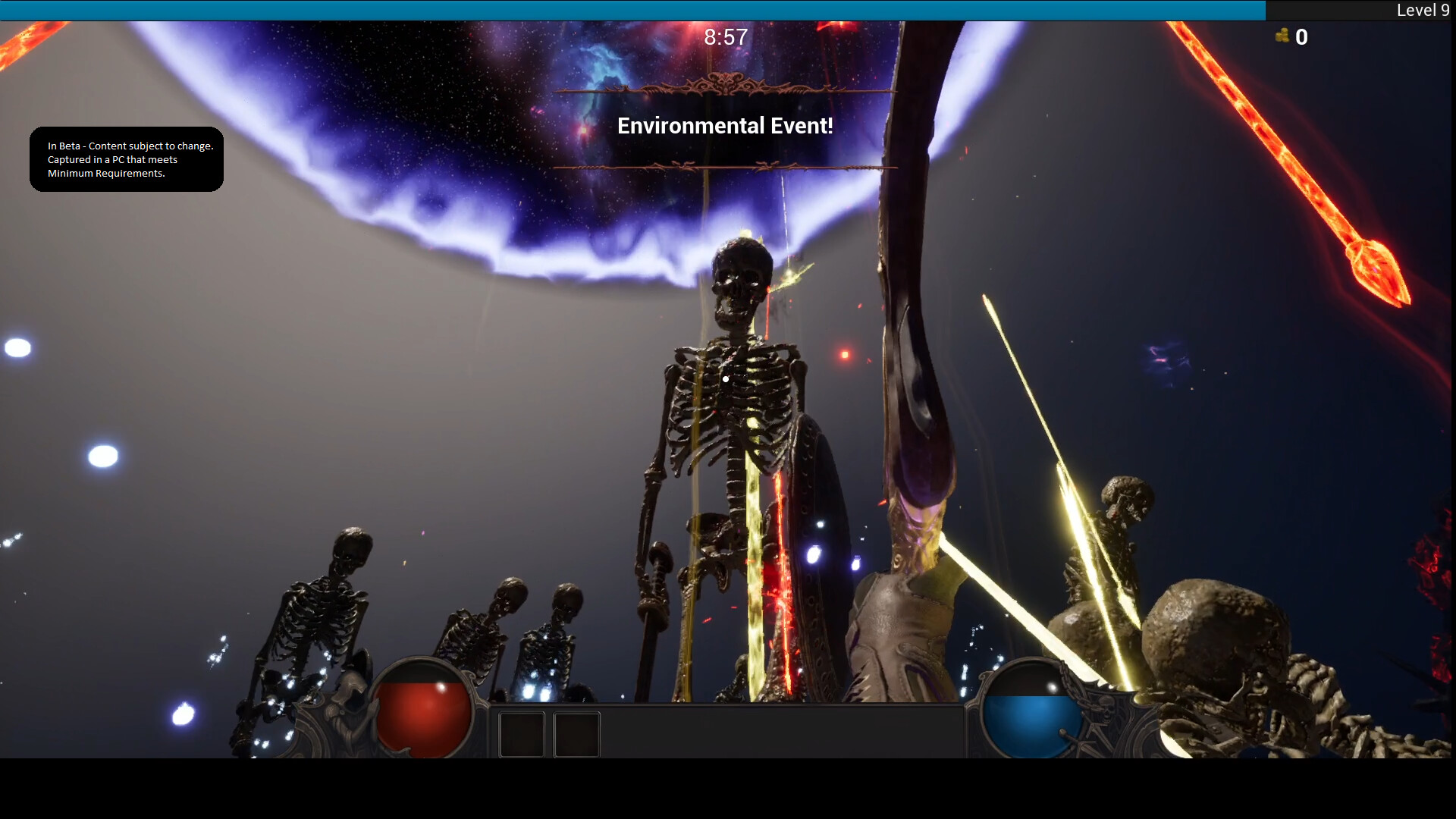
Task: Expand the Environmental Event banner
Action: click(x=725, y=126)
